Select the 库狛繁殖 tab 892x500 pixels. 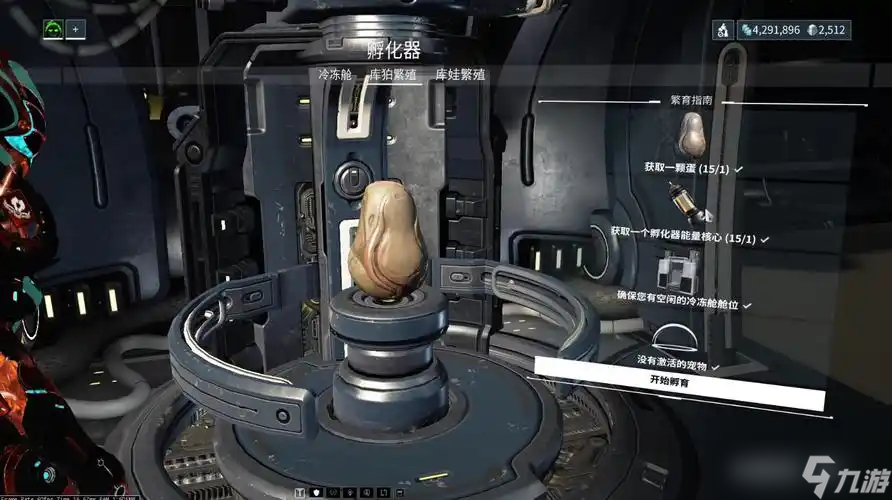pos(392,75)
